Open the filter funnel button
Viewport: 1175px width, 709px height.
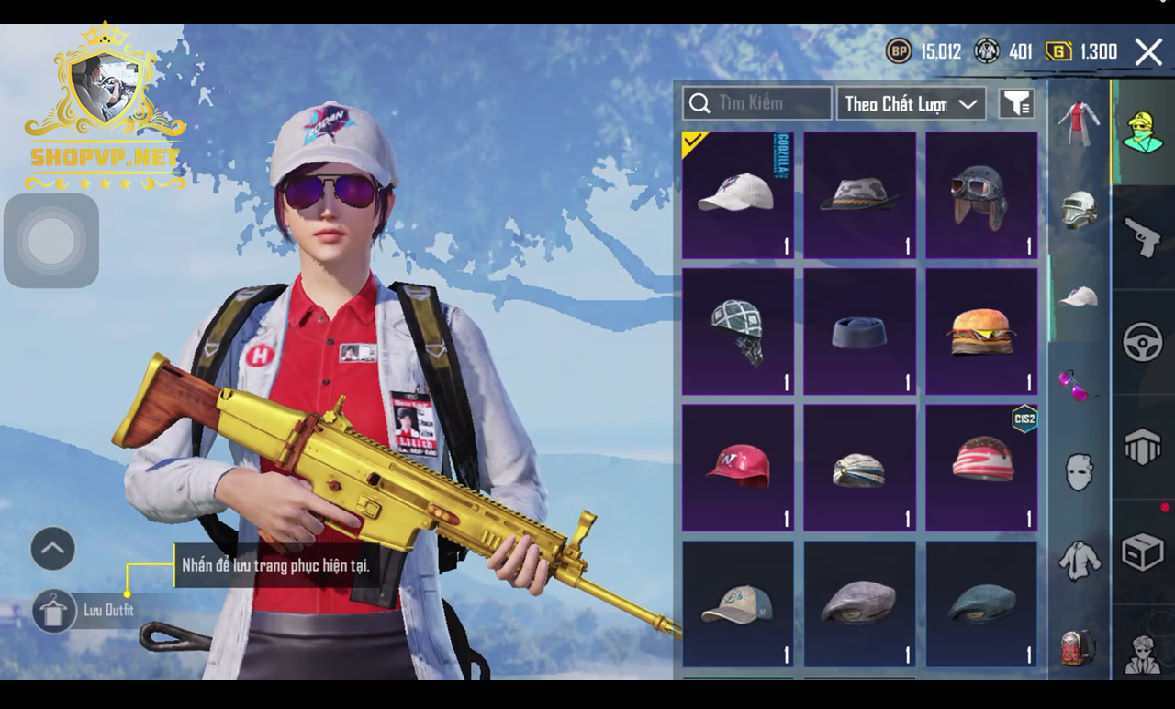tap(1016, 103)
